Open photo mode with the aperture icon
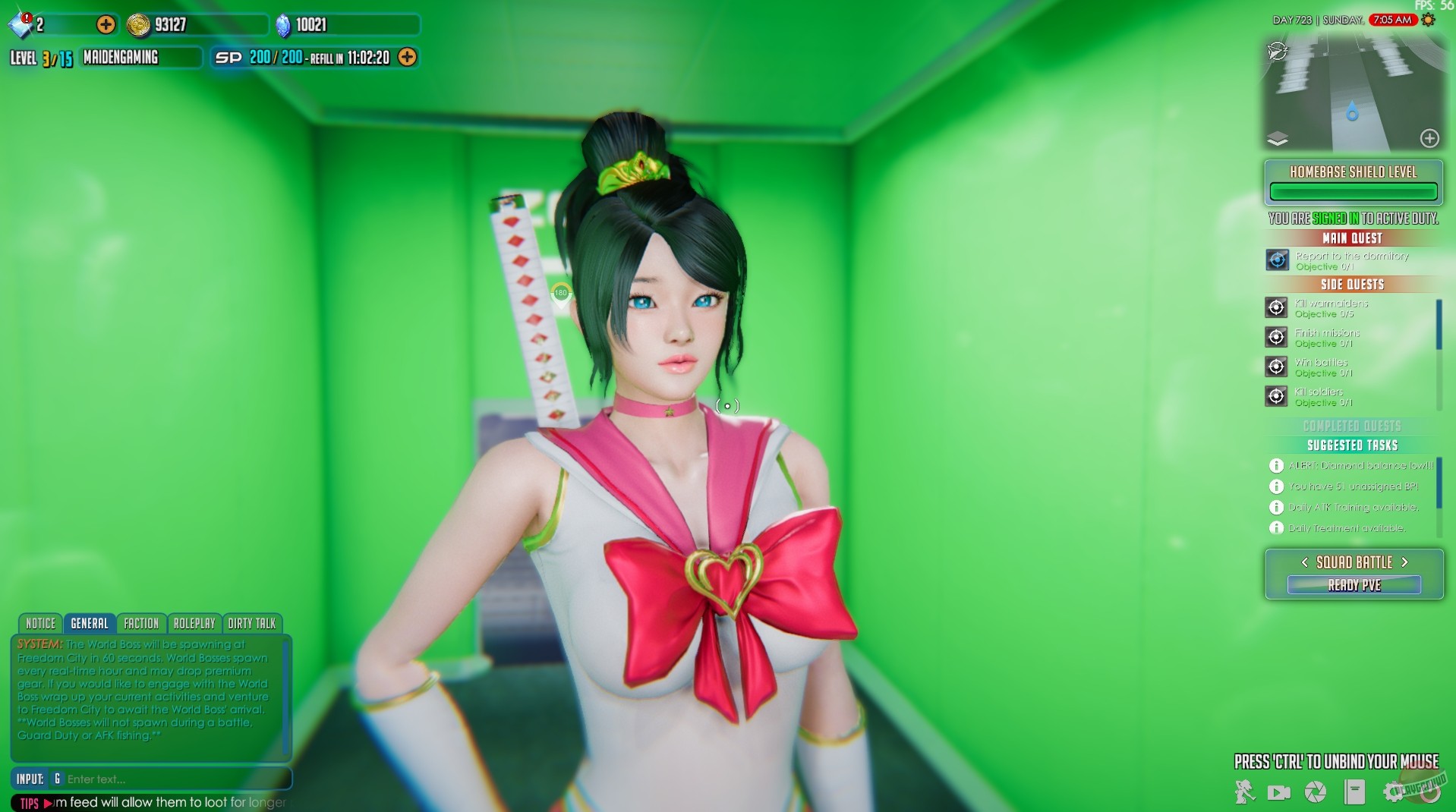 (1316, 792)
